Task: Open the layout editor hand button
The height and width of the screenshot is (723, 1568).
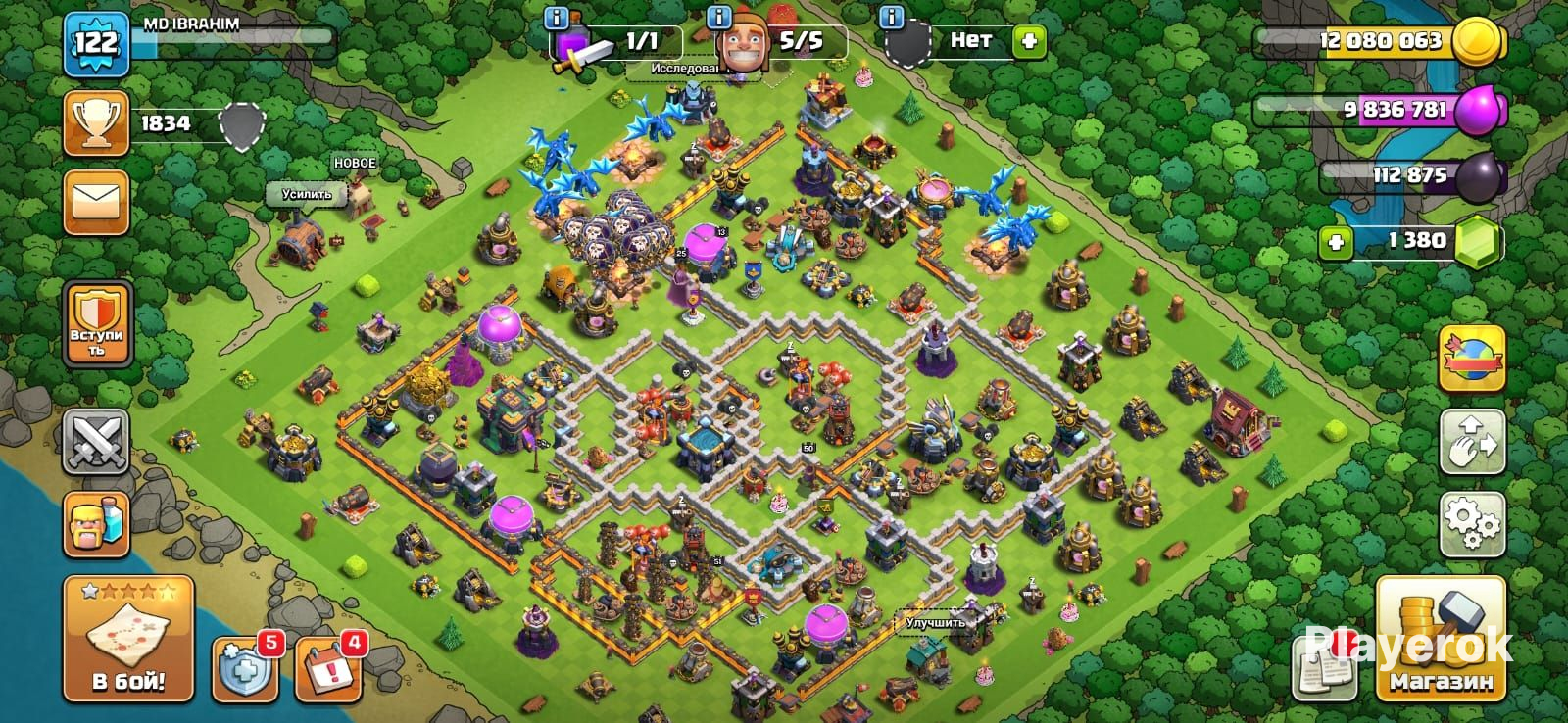Action: click(1472, 442)
